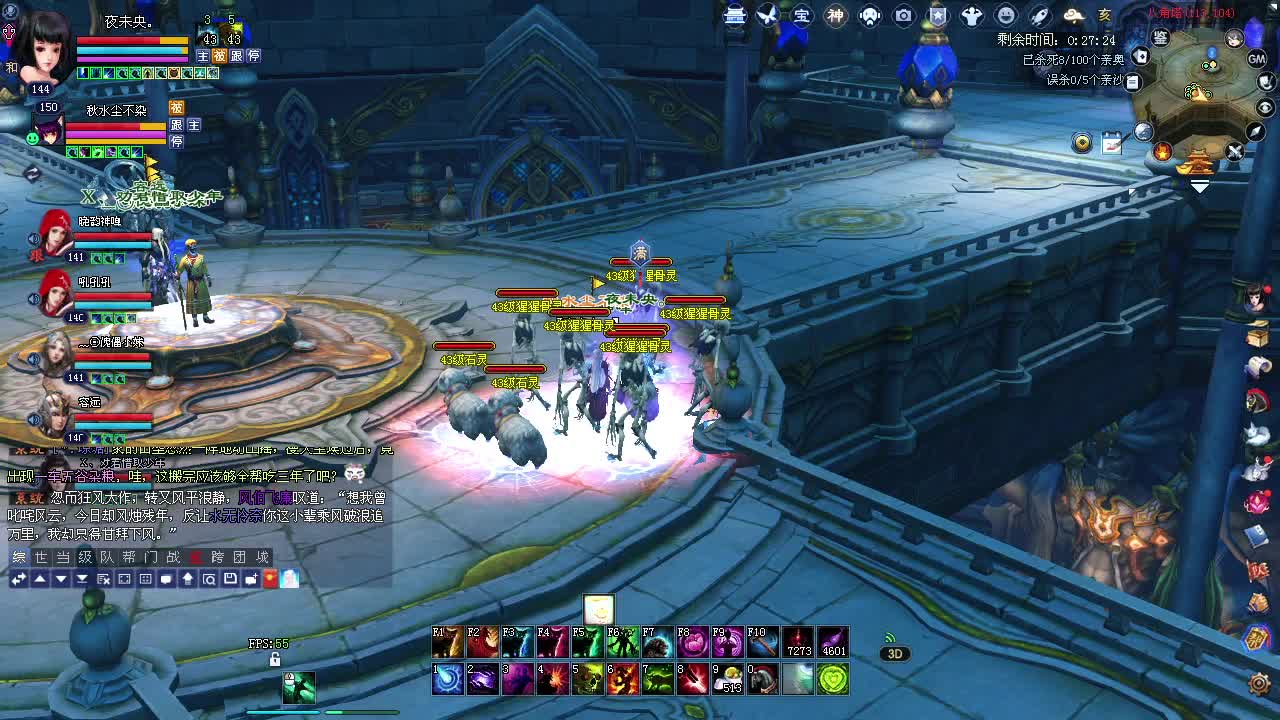The image size is (1280, 720).
Task: Click the chat save floppy disk button
Action: [x=230, y=579]
